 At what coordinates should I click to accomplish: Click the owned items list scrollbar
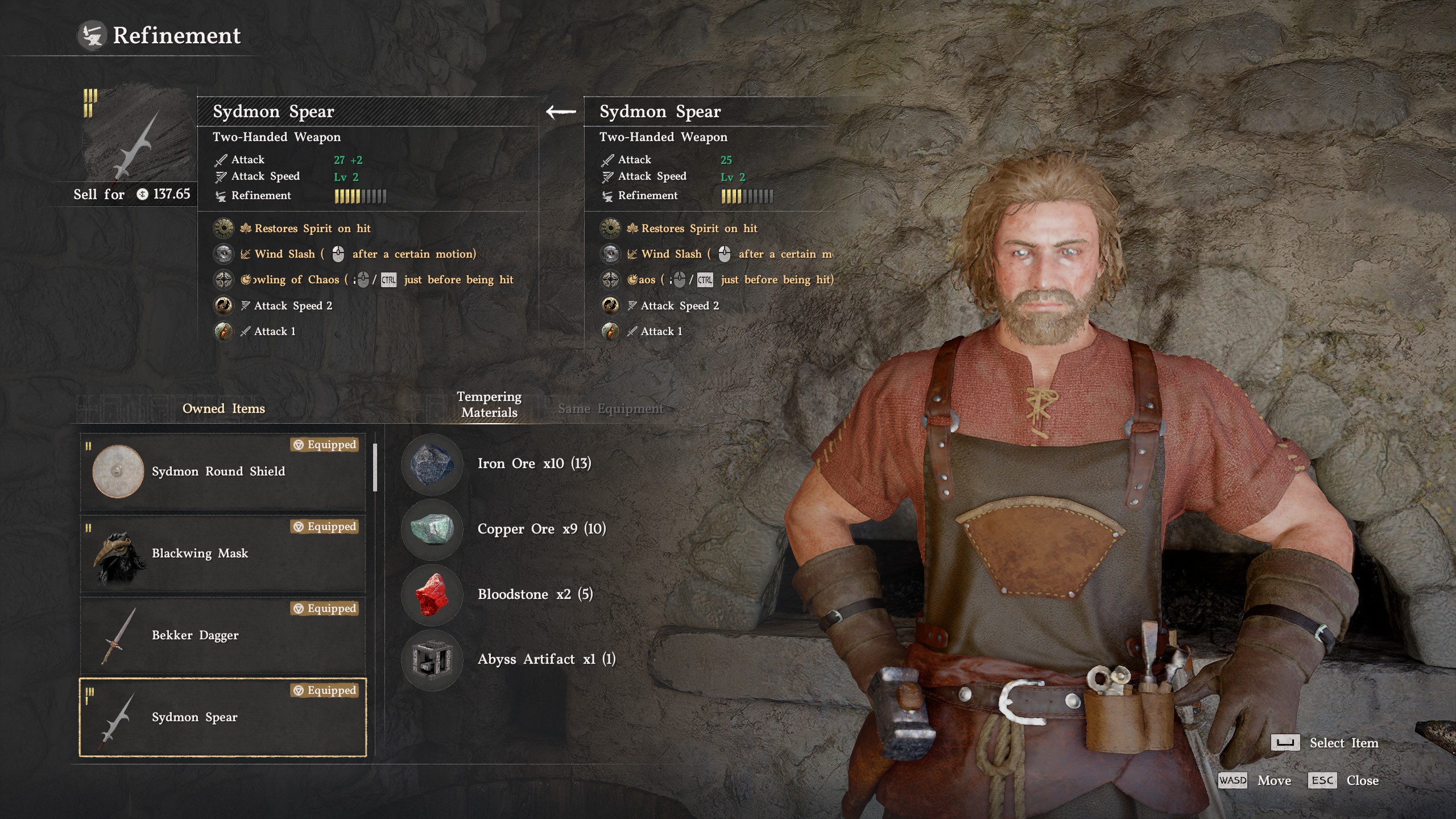(x=375, y=468)
